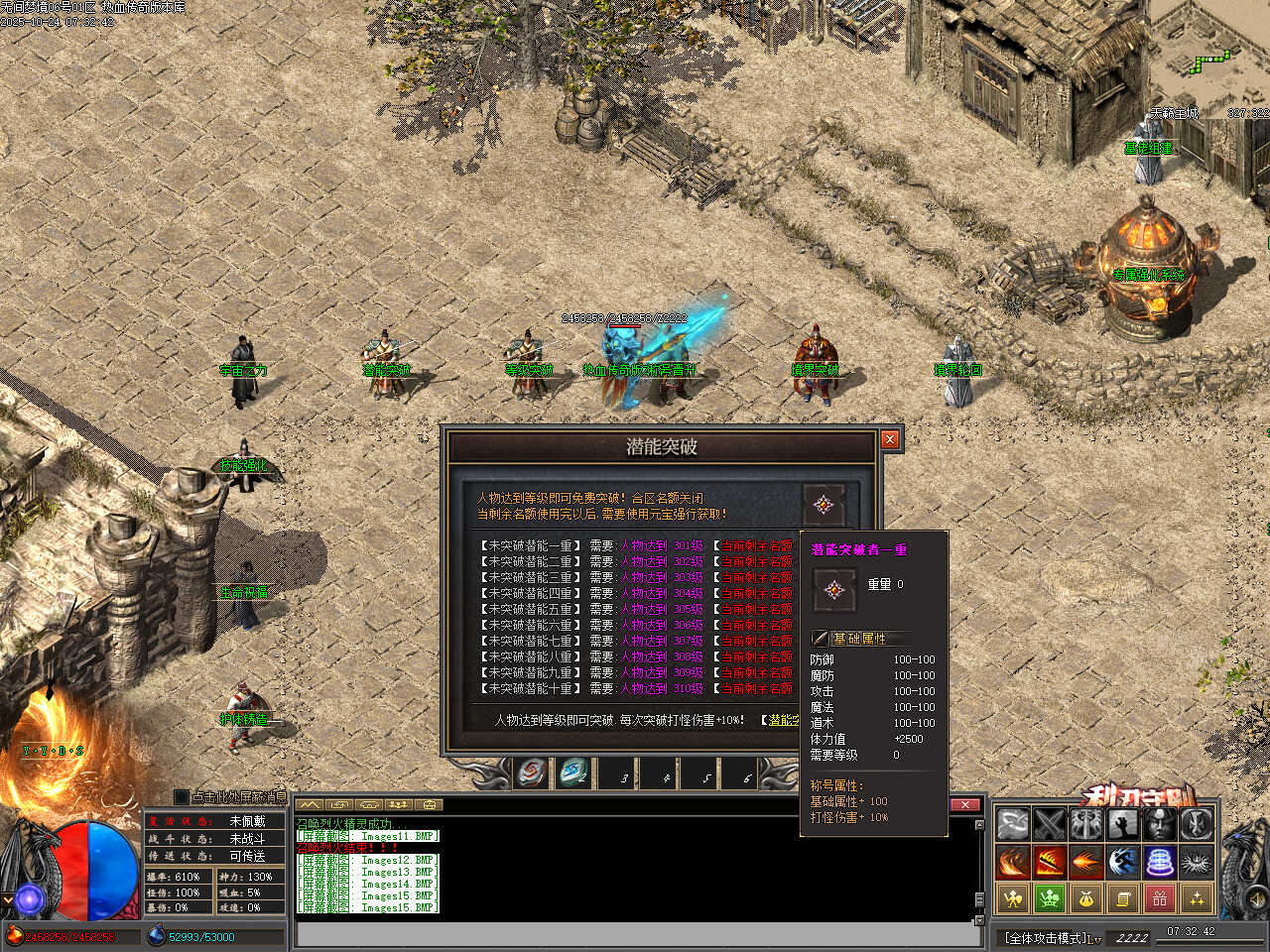Activate the grey warrior face skill
1270x952 pixels.
pos(1160,824)
